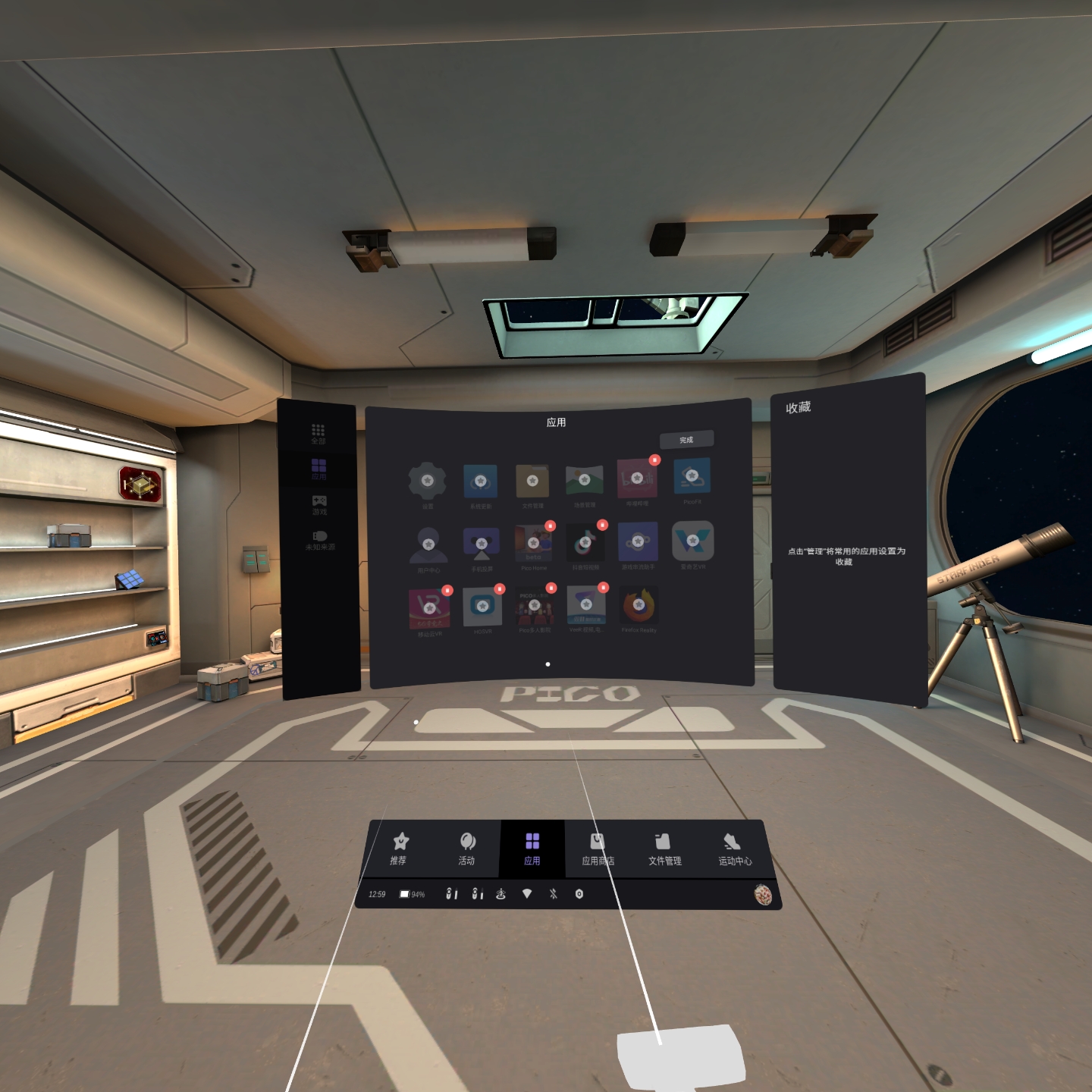
Task: Select the PicoFit app icon
Action: (692, 476)
